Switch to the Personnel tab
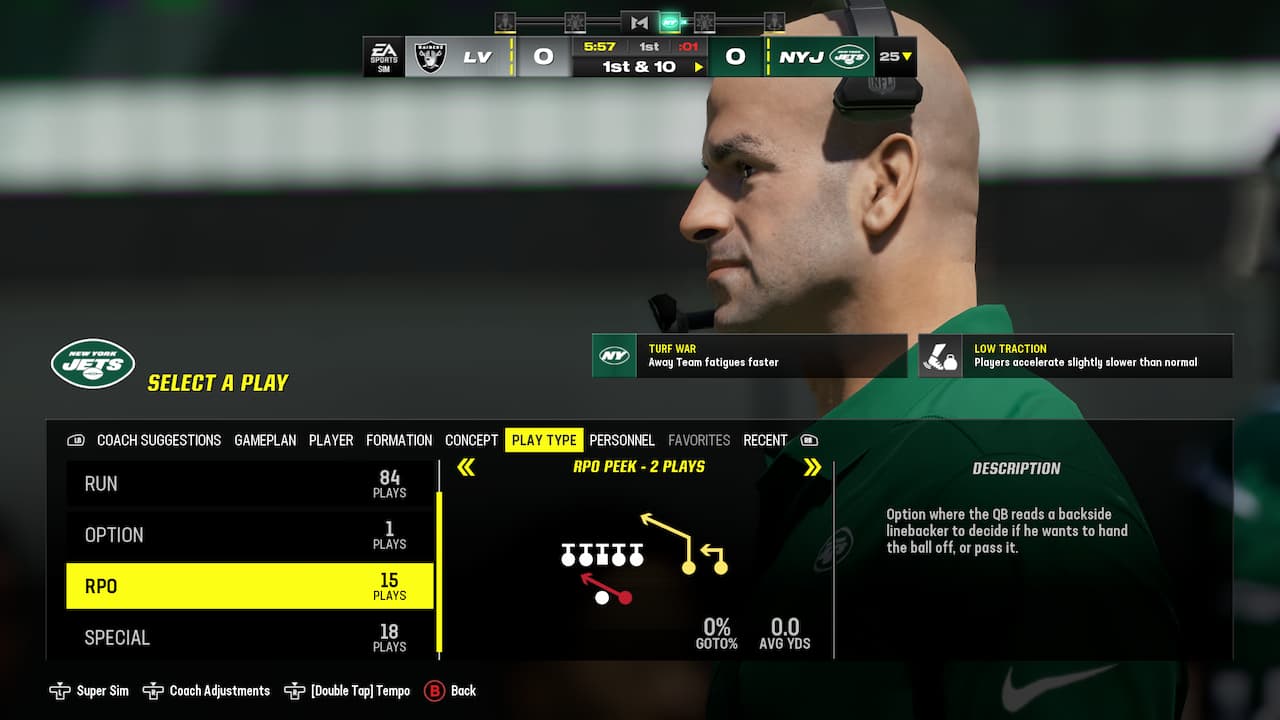The image size is (1280, 720). click(622, 440)
